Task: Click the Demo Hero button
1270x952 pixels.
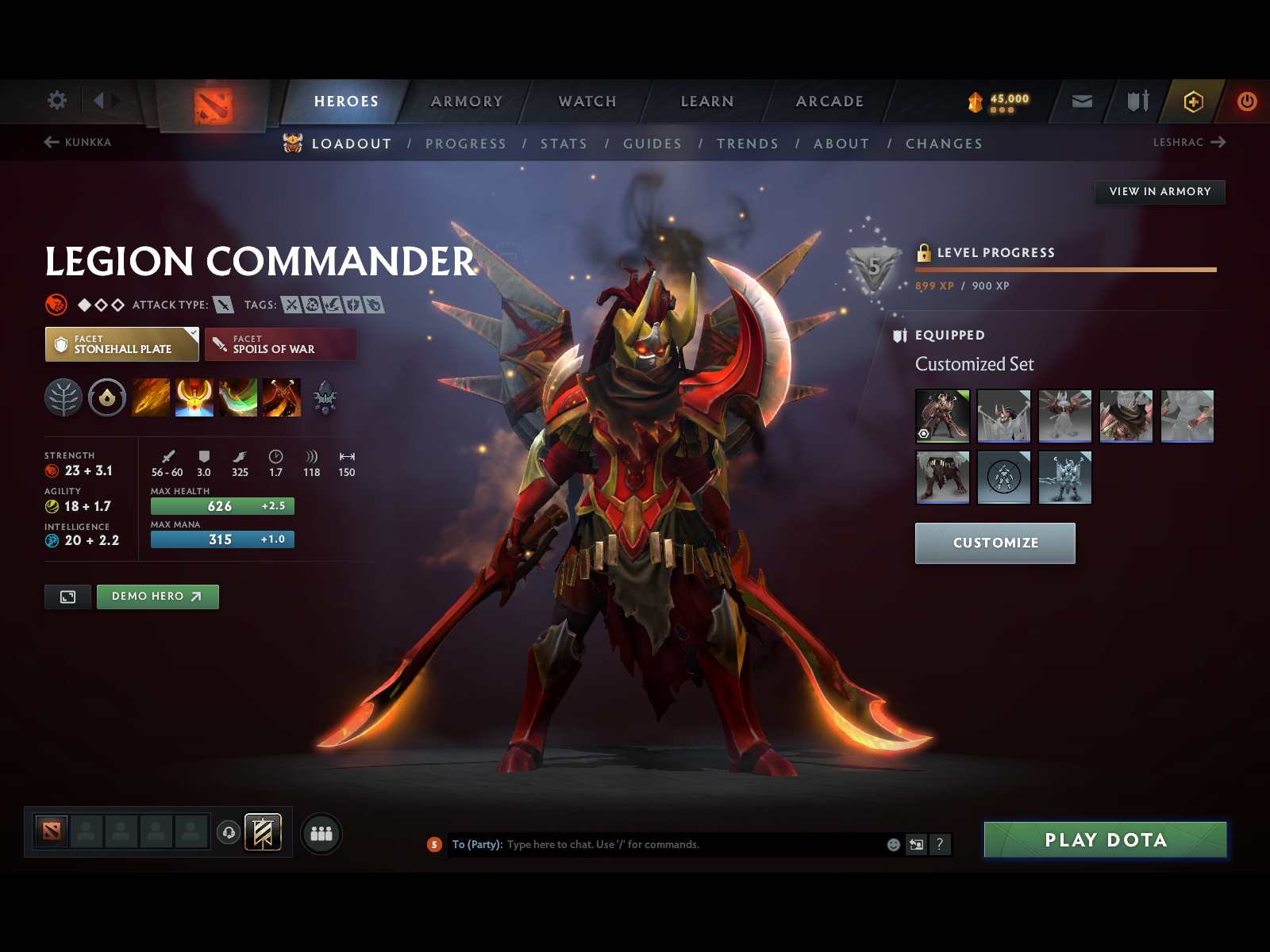Action: coord(157,597)
